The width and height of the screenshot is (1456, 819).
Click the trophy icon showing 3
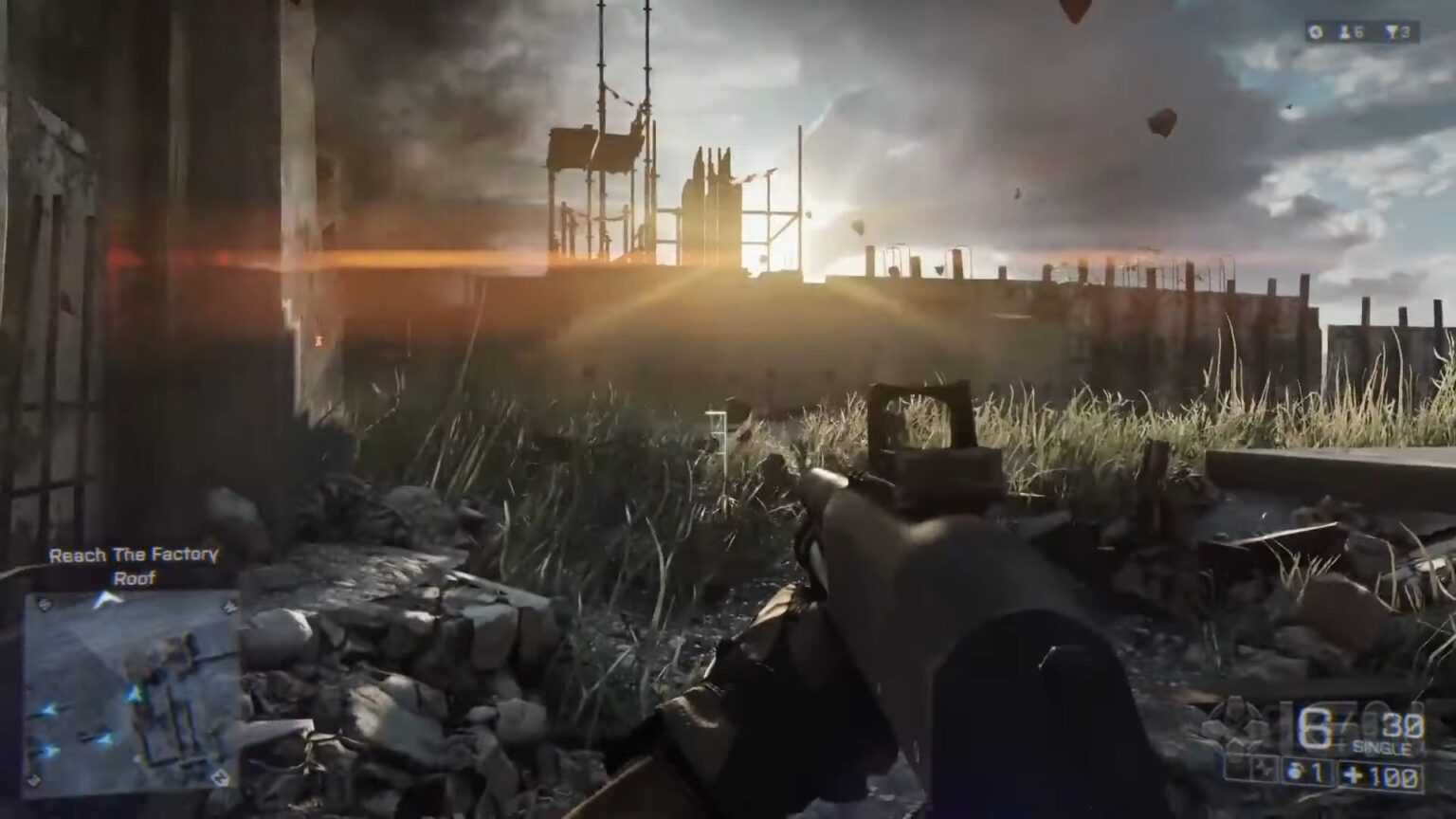click(x=1393, y=33)
